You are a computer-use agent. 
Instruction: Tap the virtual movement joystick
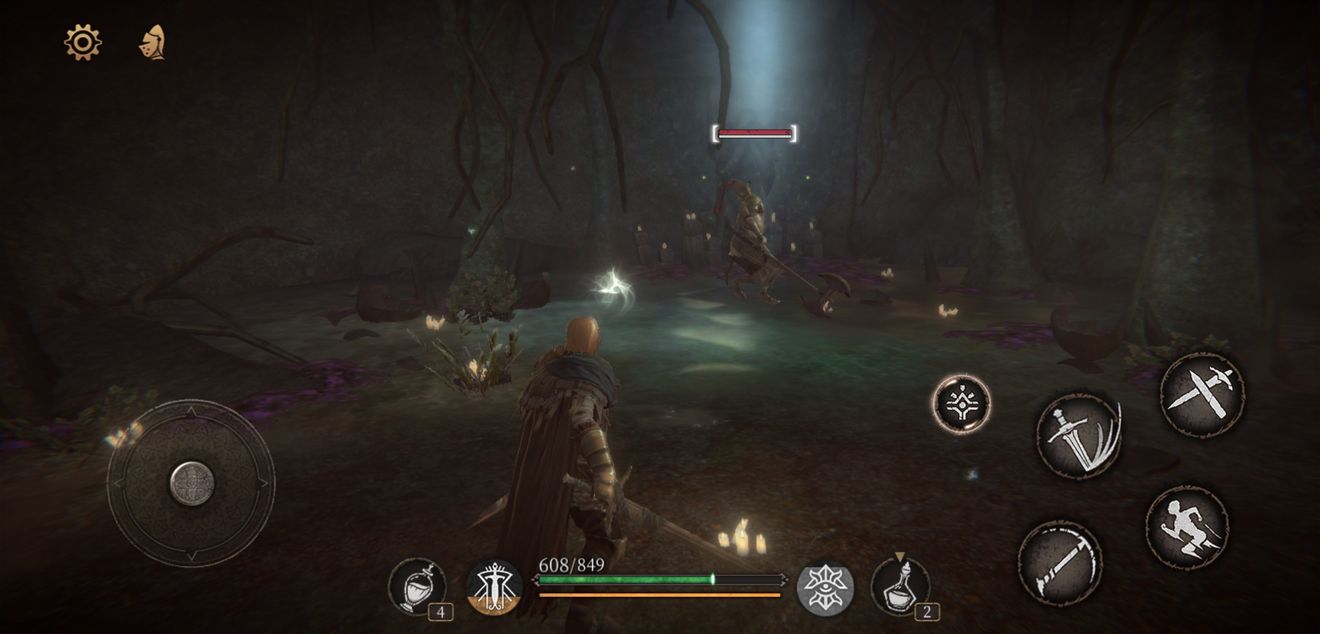tap(191, 484)
